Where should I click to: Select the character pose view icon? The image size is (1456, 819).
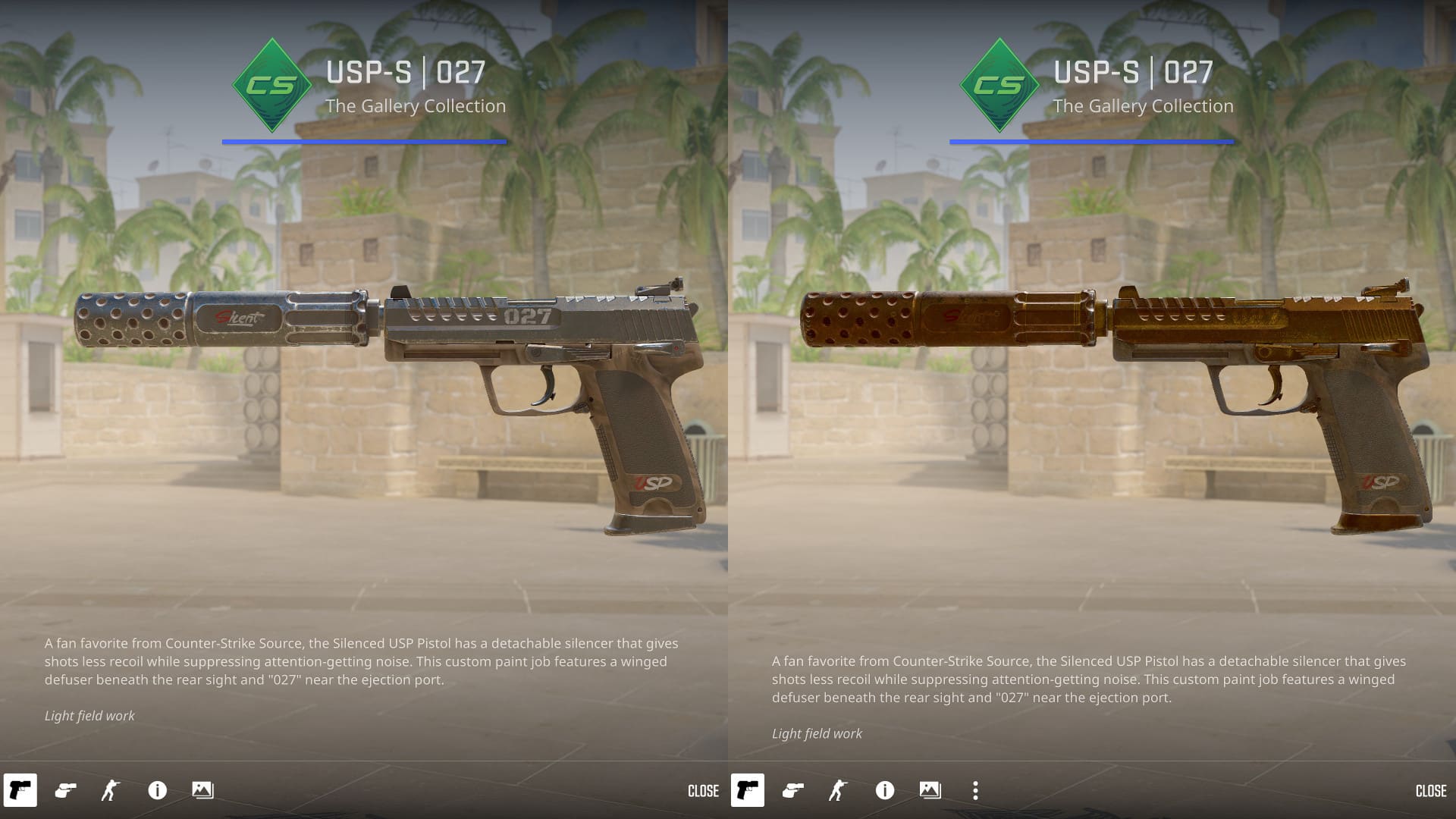(110, 791)
